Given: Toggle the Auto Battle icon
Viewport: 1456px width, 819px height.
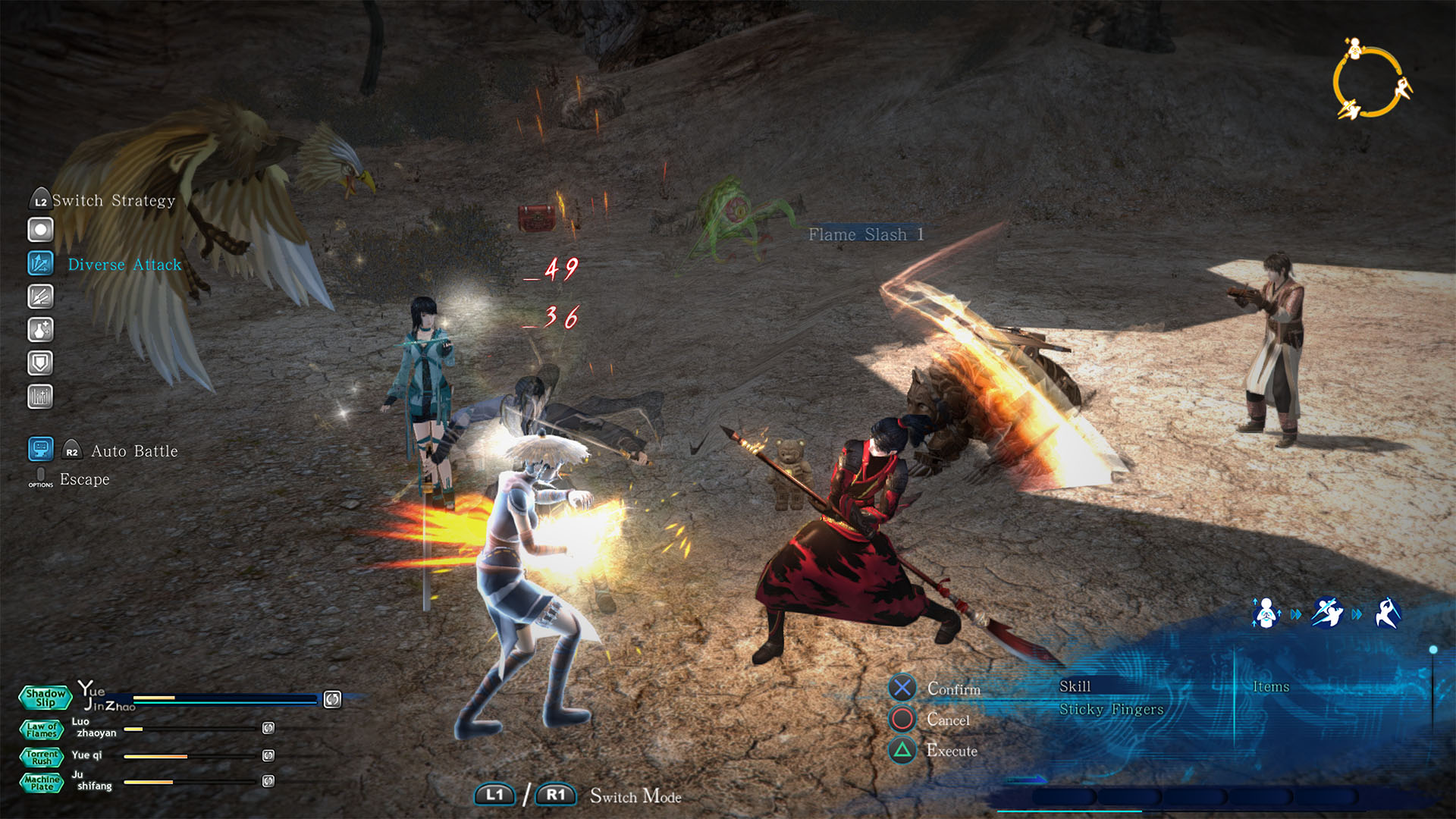Looking at the screenshot, I should pos(40,449).
